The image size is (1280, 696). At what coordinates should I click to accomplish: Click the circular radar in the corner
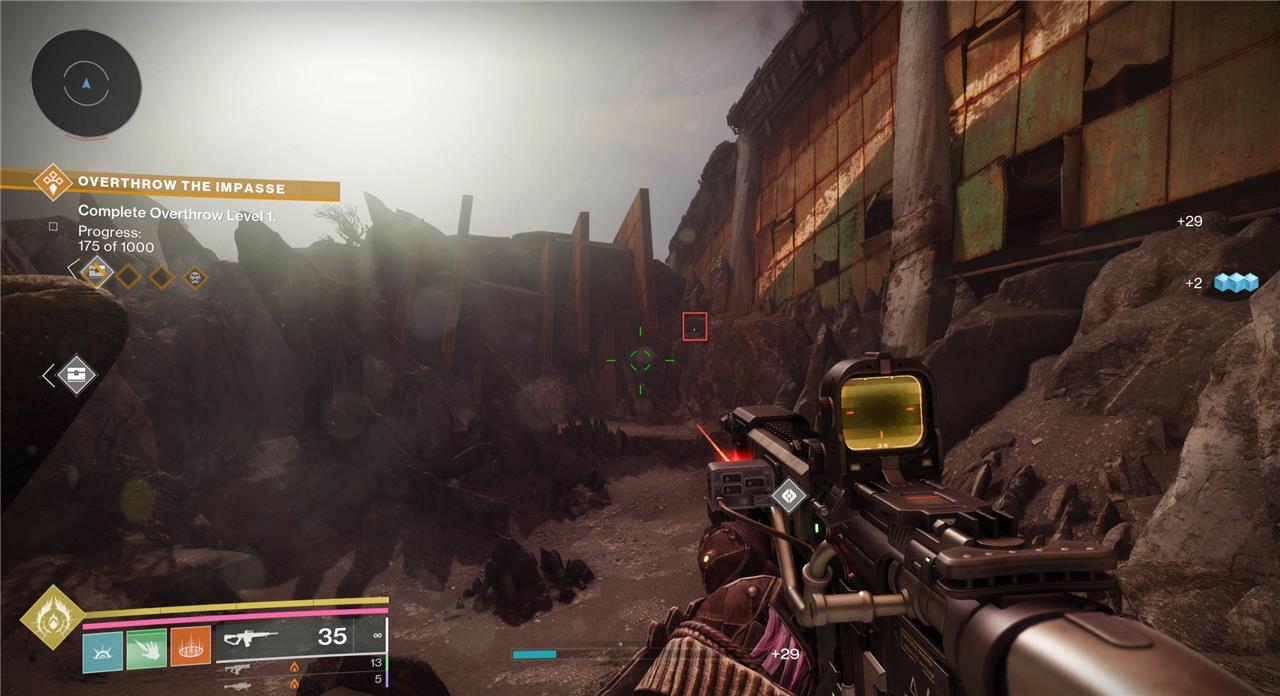[86, 83]
